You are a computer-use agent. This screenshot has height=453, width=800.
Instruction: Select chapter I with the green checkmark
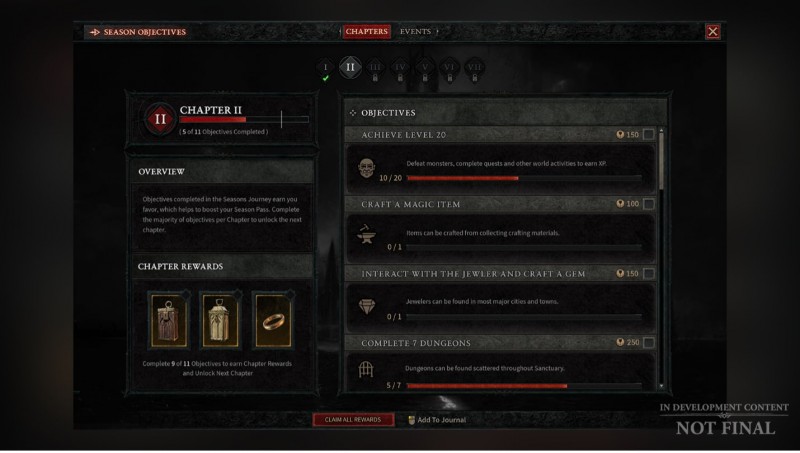click(x=325, y=69)
